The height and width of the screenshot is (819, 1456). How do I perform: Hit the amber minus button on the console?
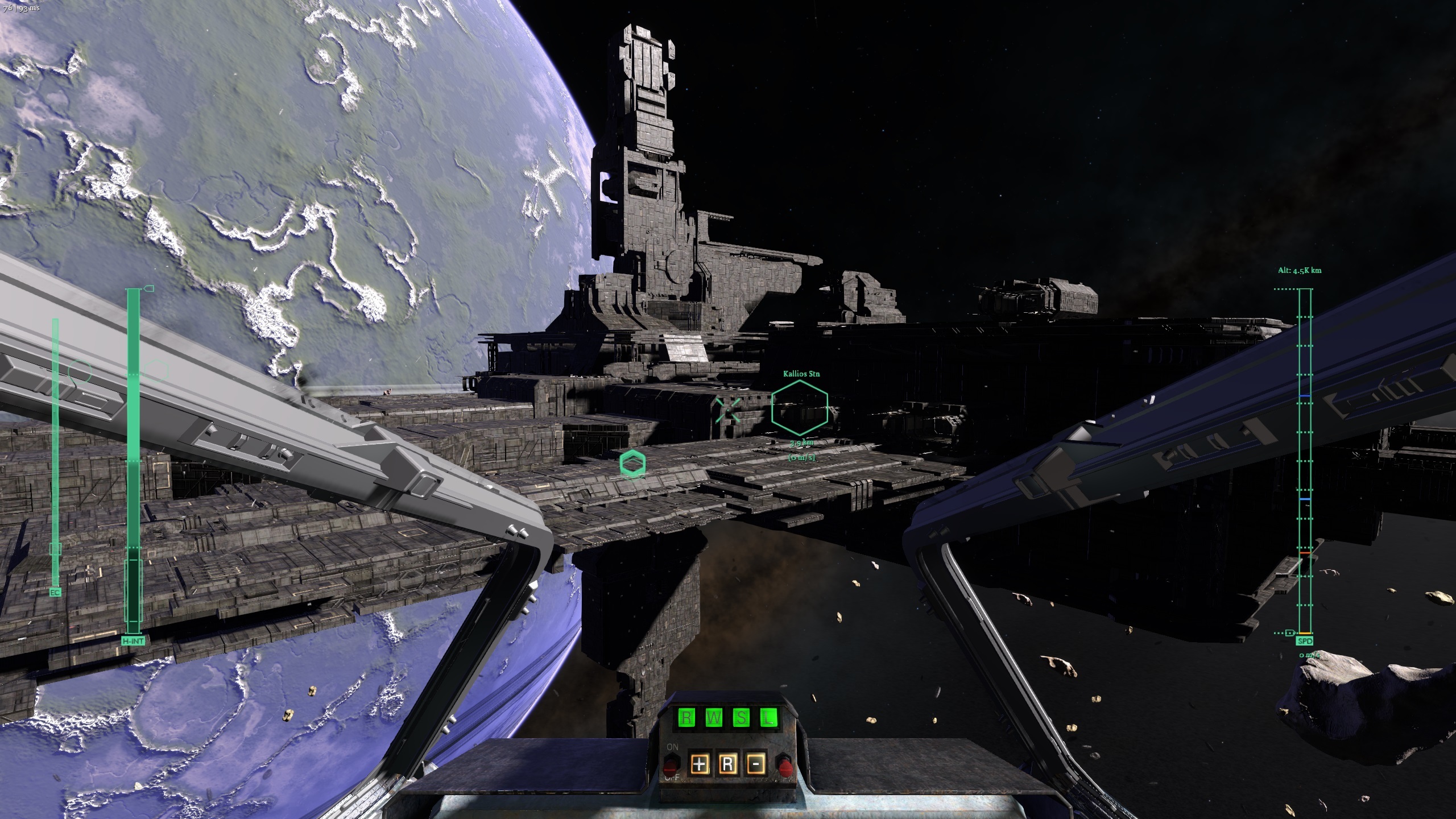tap(755, 764)
